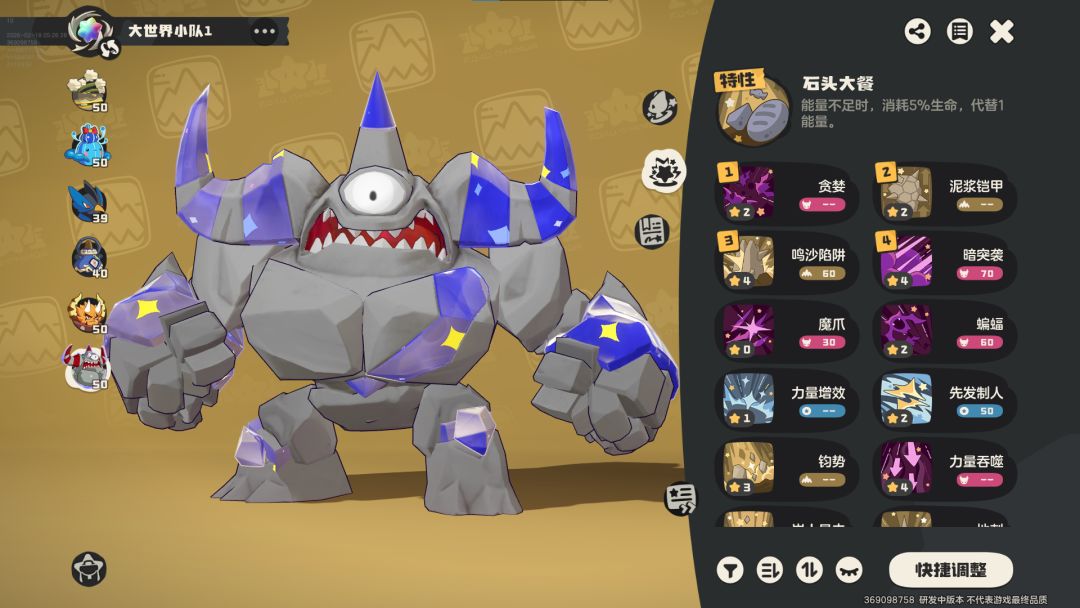The width and height of the screenshot is (1080, 608).
Task: Select the 力量增效 skill
Action: click(x=787, y=401)
